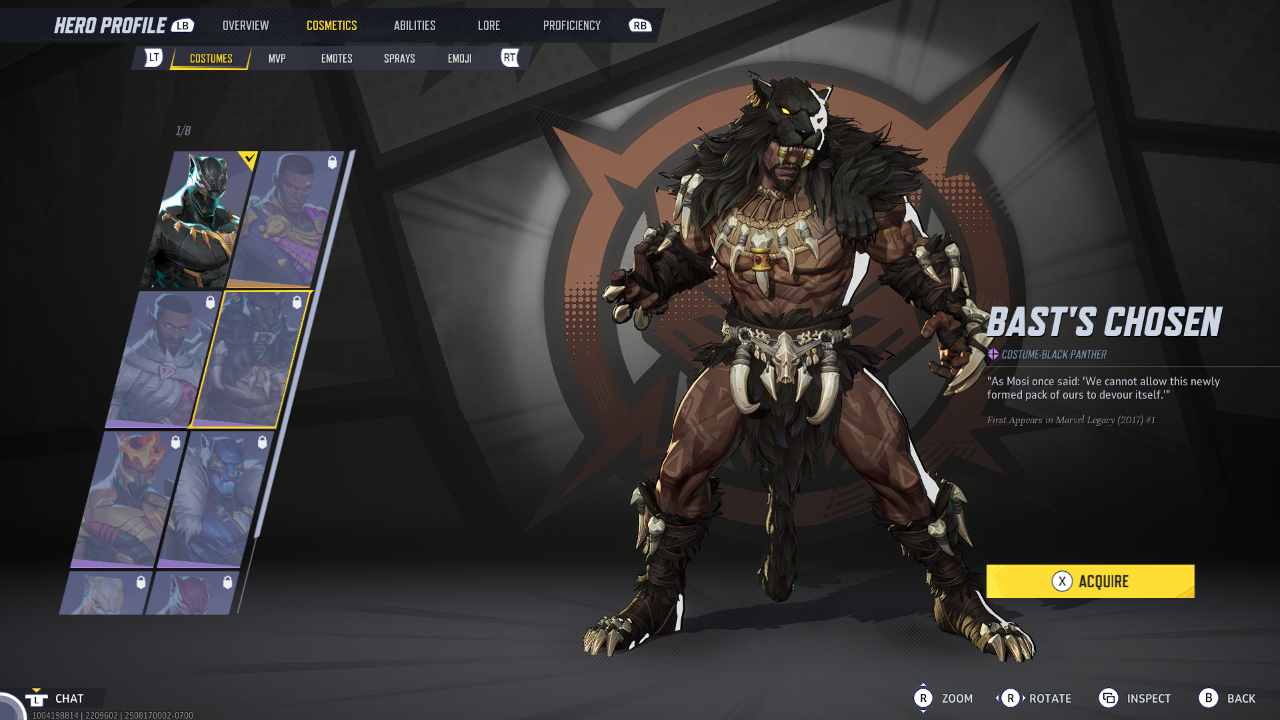View the Proficiency tab

click(x=572, y=25)
